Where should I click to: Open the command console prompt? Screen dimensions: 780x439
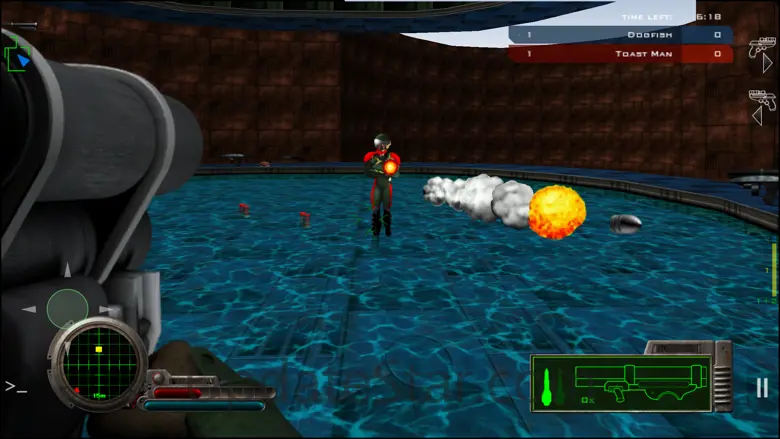tap(15, 385)
